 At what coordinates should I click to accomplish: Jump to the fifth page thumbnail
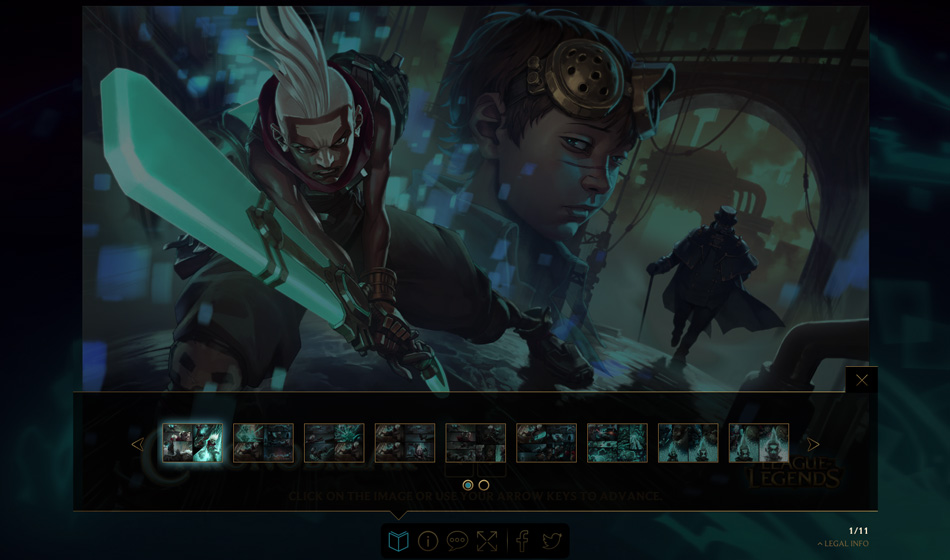point(475,443)
